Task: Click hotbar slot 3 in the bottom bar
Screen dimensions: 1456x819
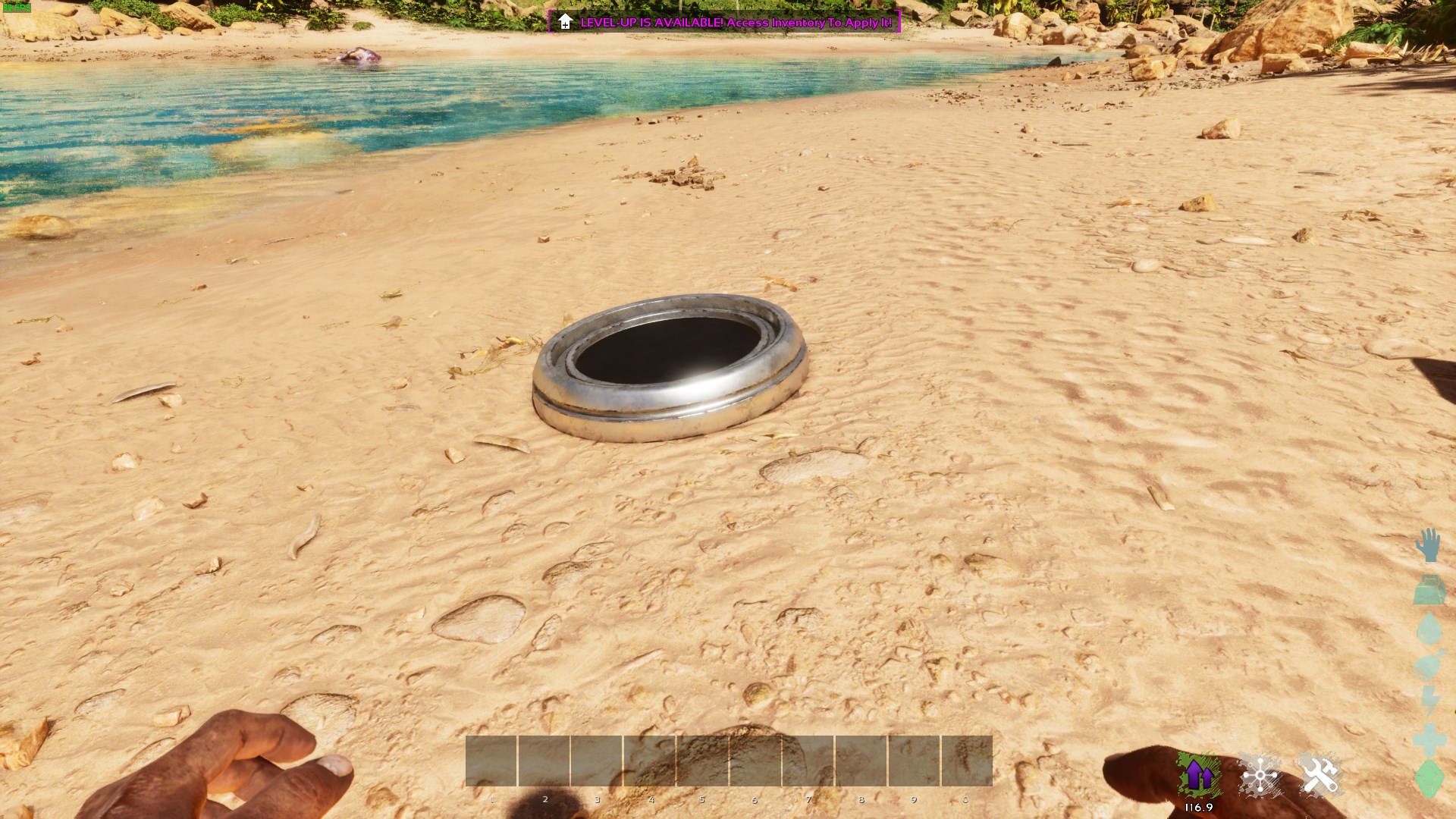Action: click(x=597, y=762)
